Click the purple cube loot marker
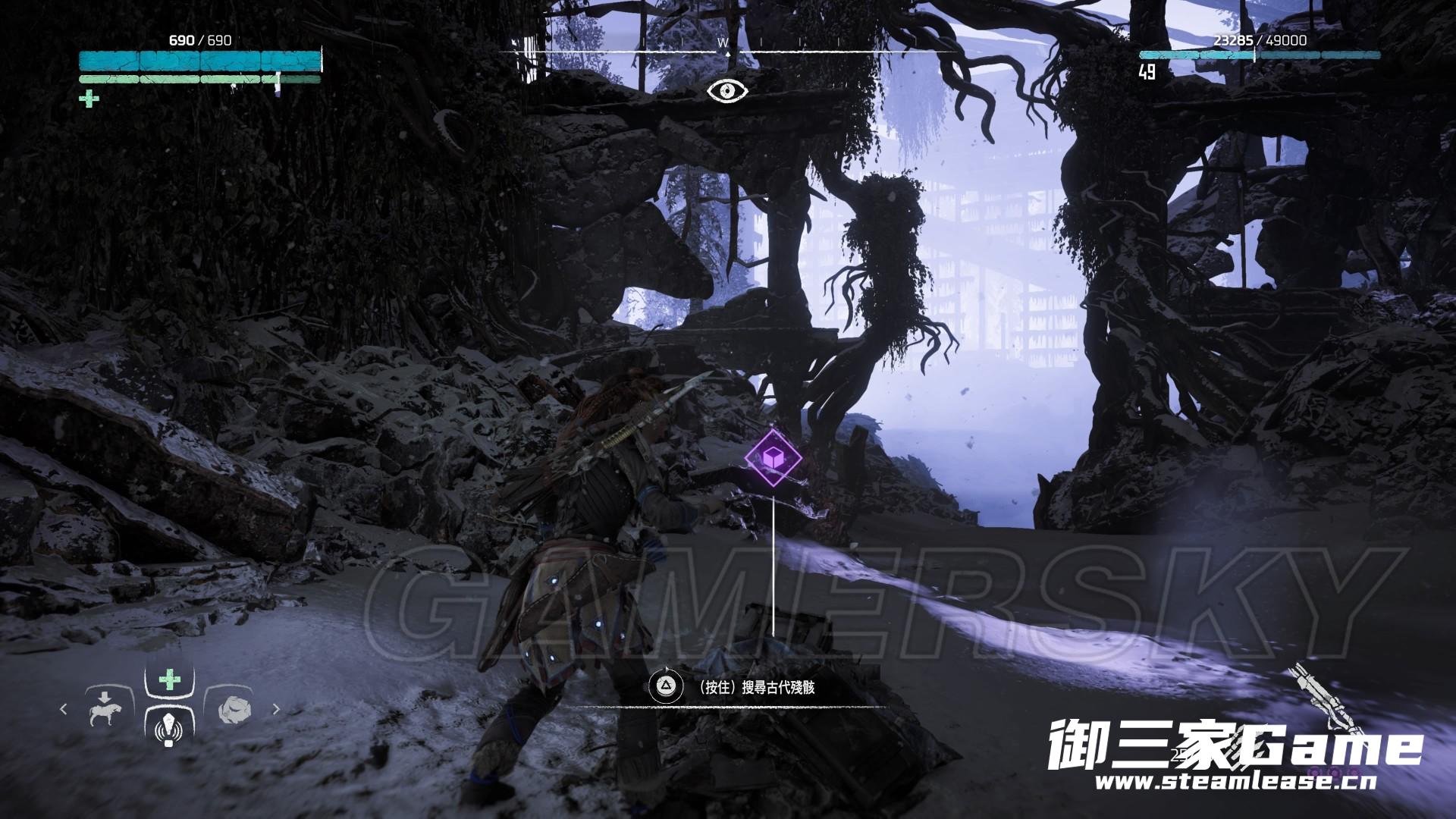The height and width of the screenshot is (819, 1456). pyautogui.click(x=773, y=457)
